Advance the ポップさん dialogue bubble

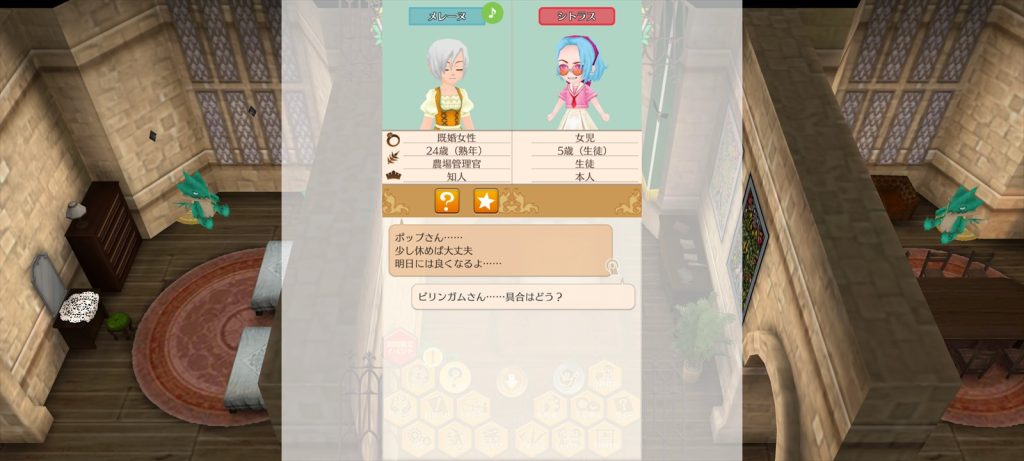tap(500, 250)
